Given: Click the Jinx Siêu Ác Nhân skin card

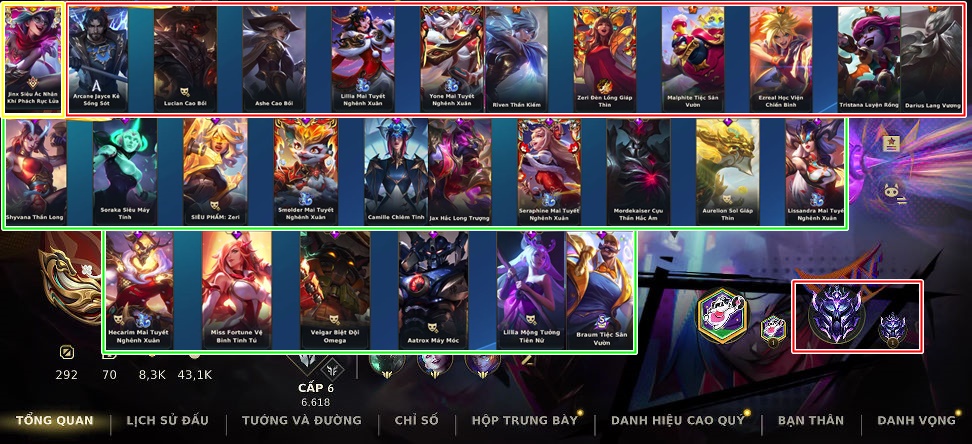Looking at the screenshot, I should click(x=33, y=58).
